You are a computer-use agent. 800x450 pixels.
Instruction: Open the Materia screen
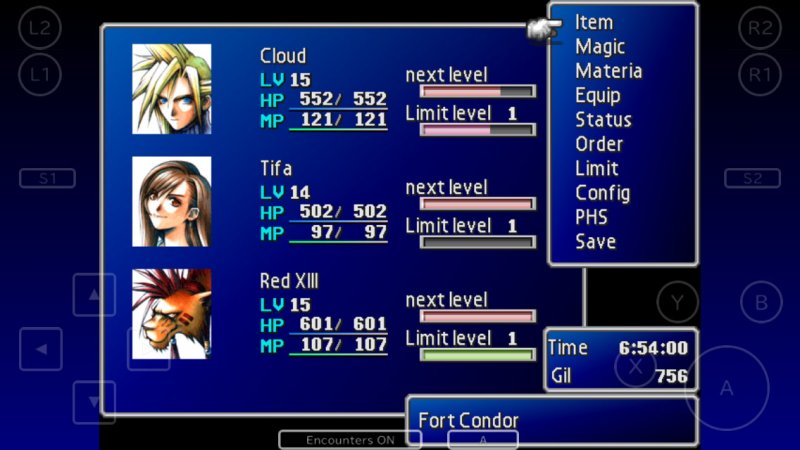(608, 71)
